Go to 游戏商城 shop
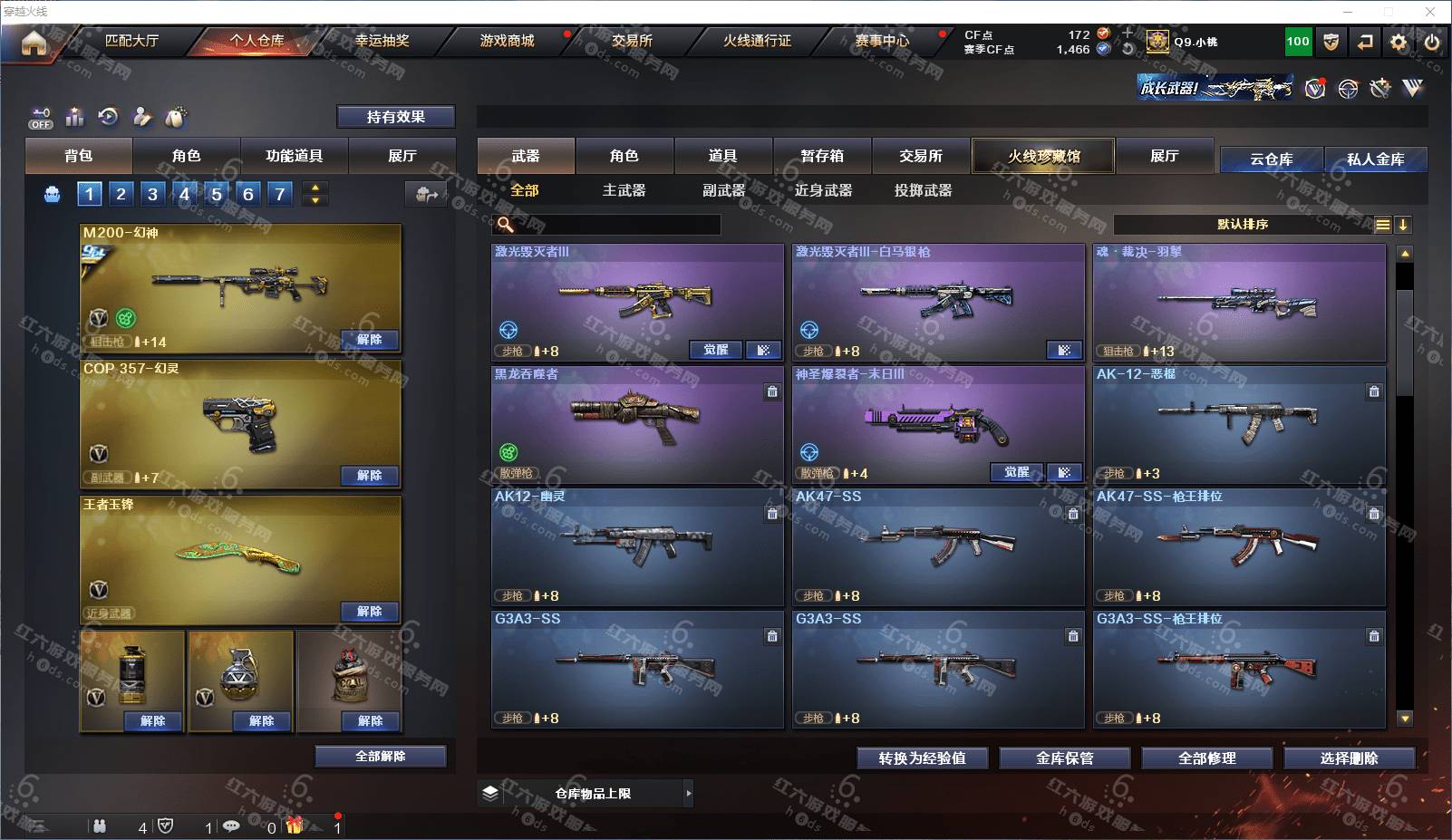1452x840 pixels. point(507,41)
